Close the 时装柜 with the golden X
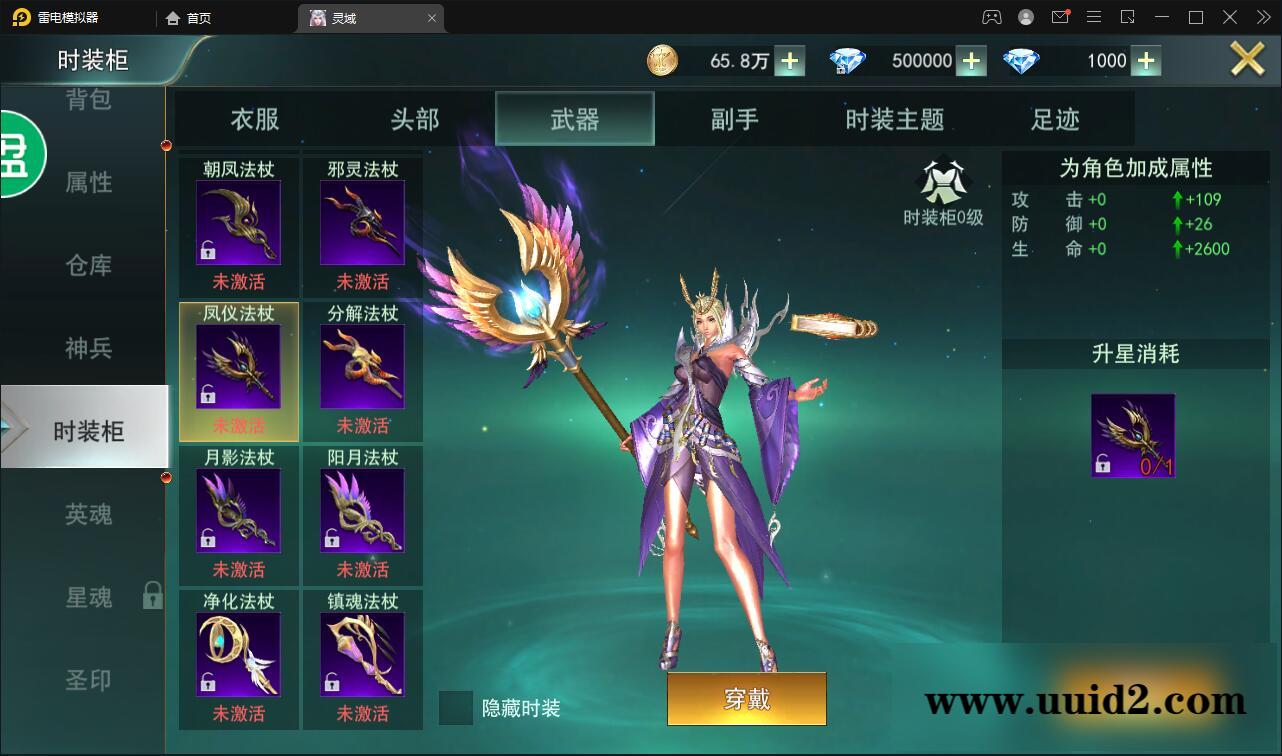Viewport: 1282px width, 756px height. [x=1247, y=58]
